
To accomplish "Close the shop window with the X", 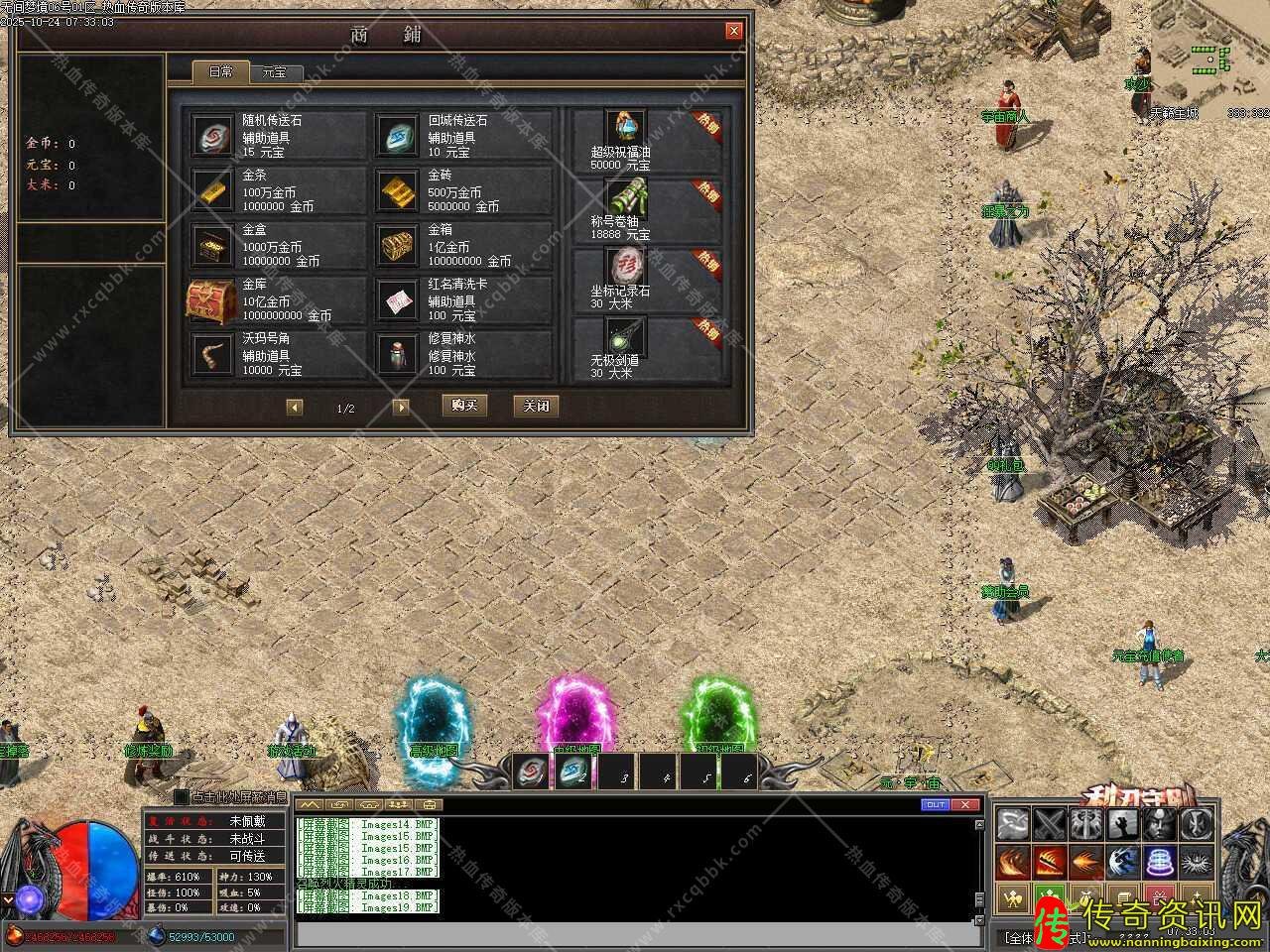I will coord(734,31).
